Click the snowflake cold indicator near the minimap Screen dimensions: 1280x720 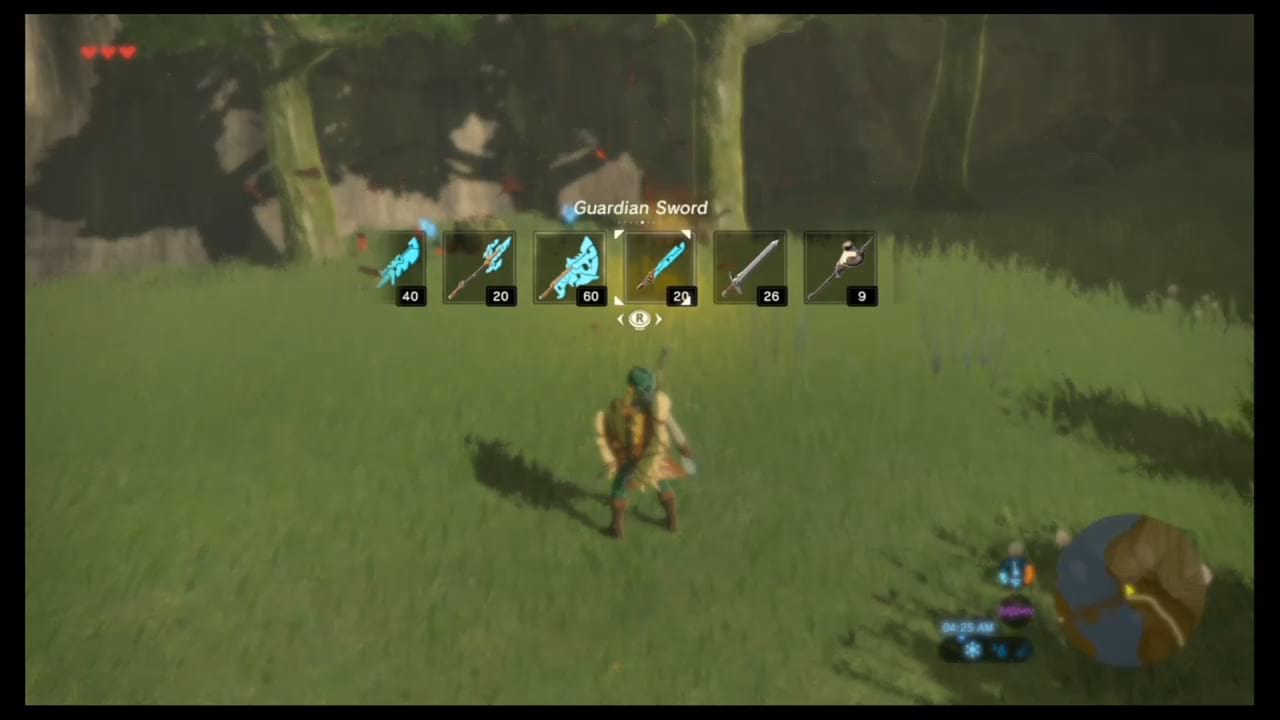tap(972, 650)
